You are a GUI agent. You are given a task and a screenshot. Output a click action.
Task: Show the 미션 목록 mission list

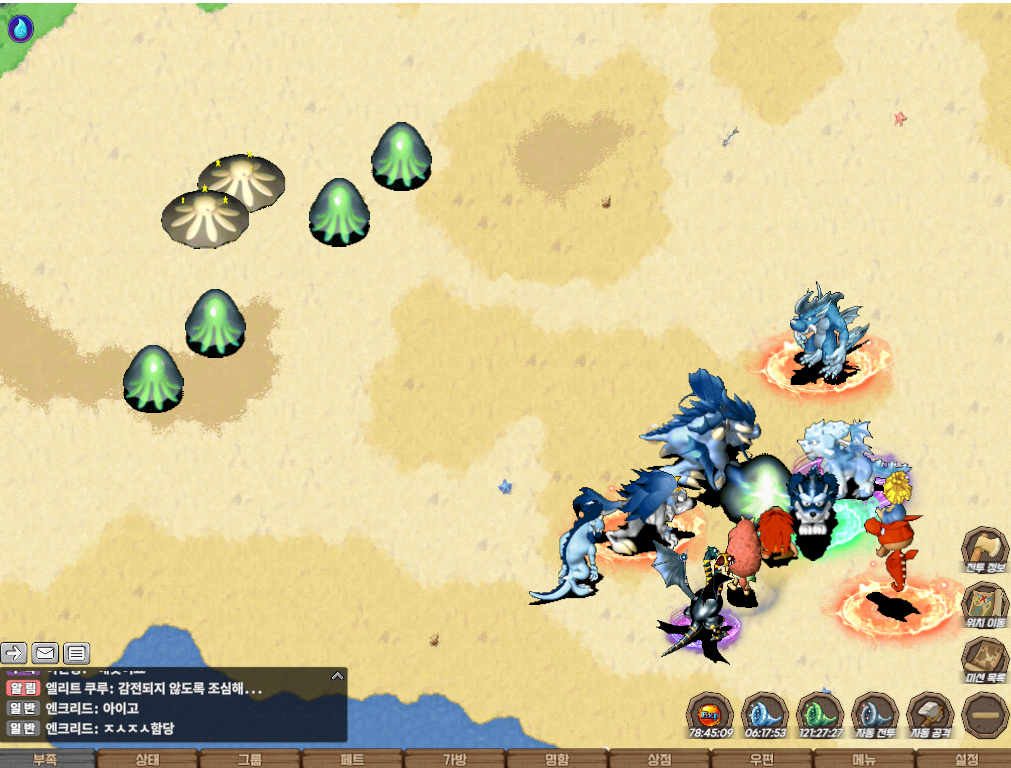click(984, 659)
